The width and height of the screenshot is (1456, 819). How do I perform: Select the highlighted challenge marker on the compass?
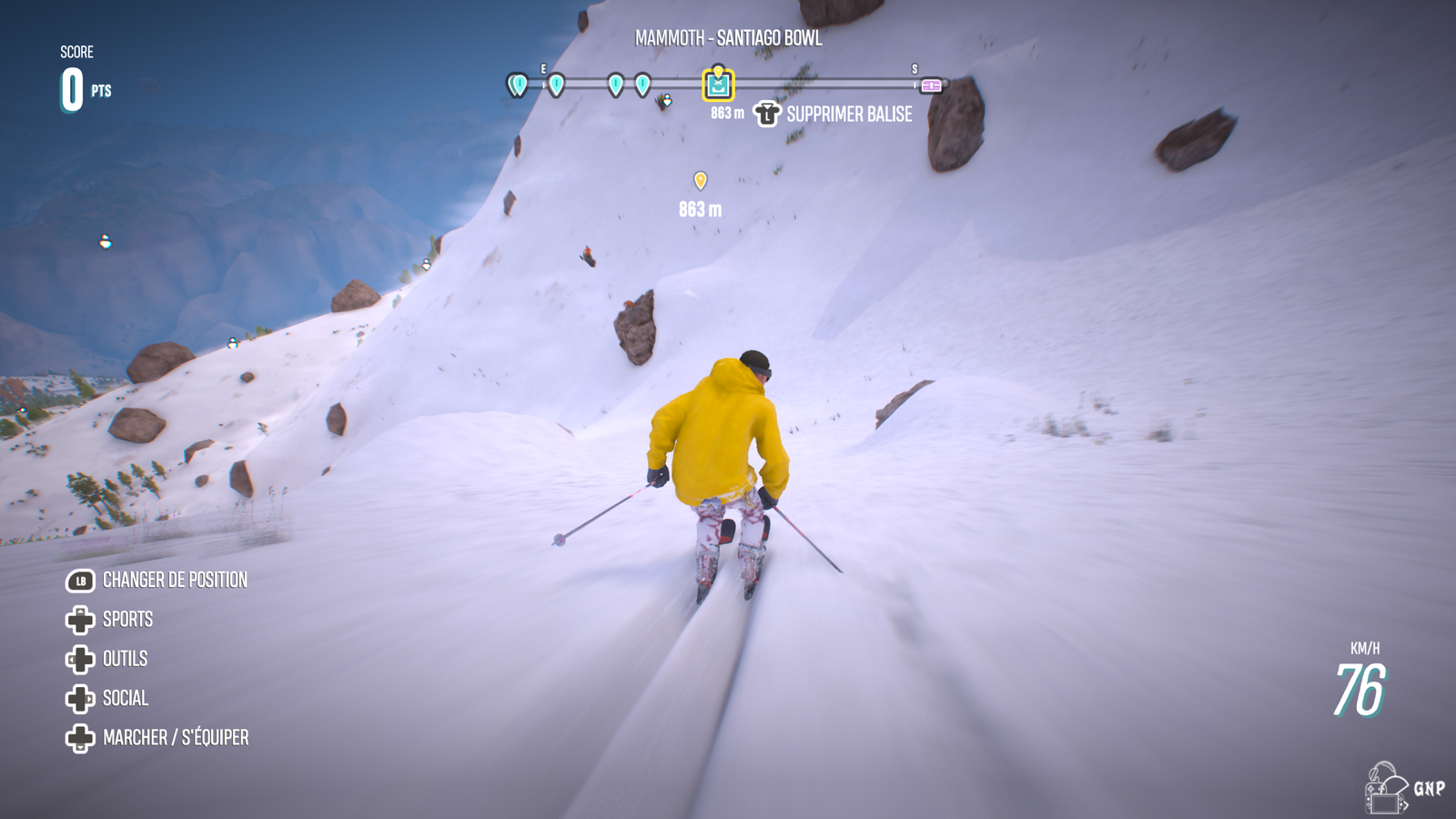[718, 86]
